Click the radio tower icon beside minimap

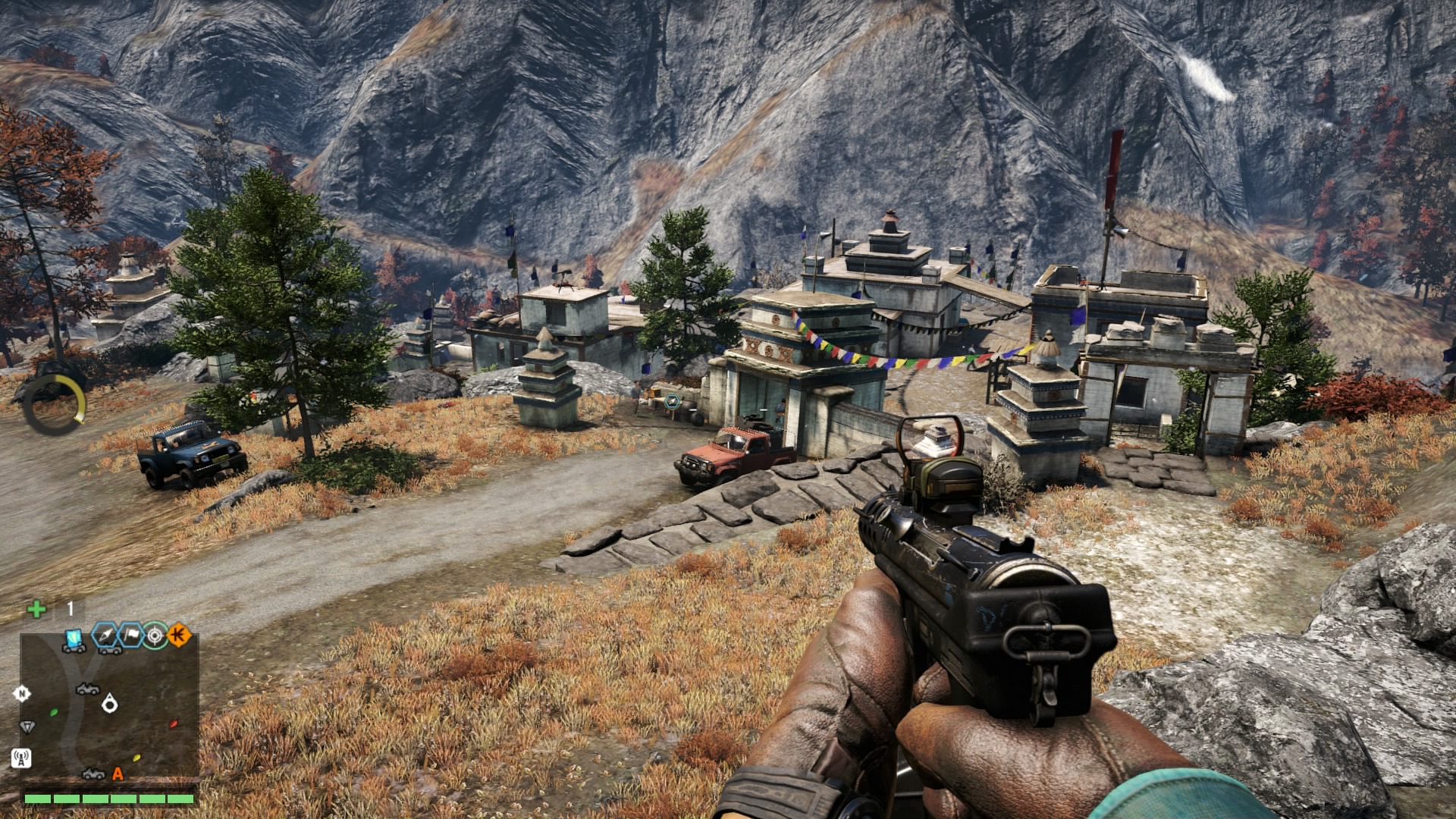[21, 758]
